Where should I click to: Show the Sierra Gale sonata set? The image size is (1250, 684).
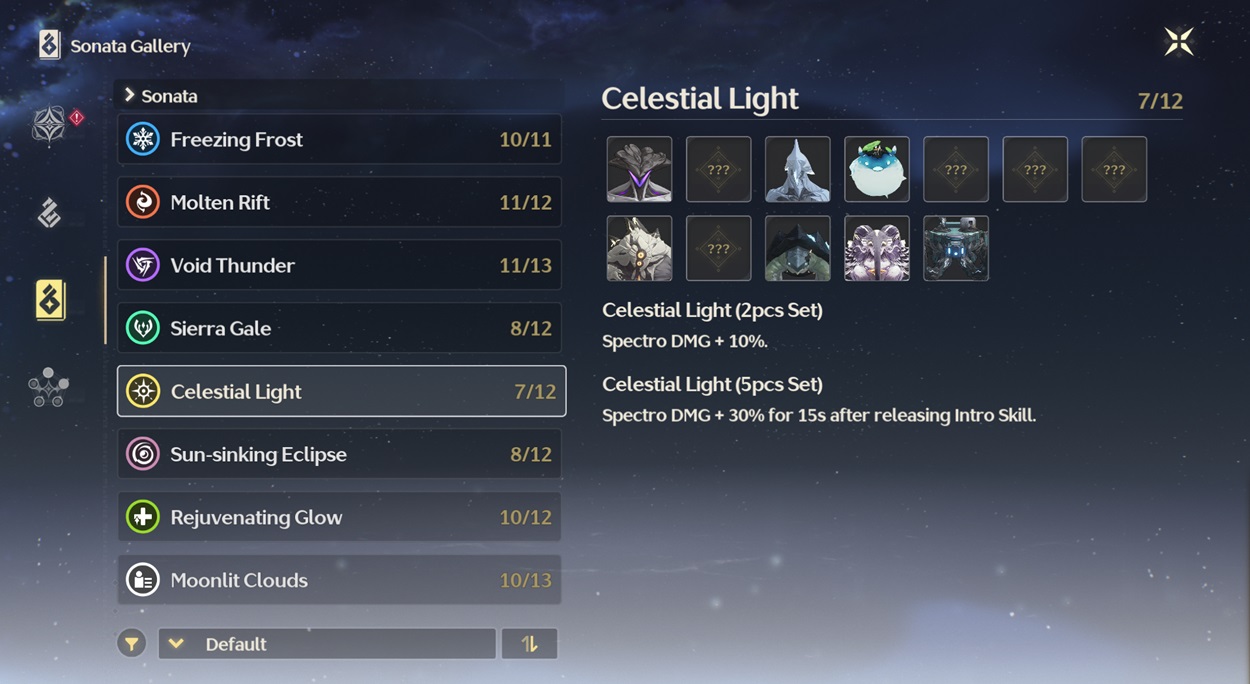click(339, 328)
